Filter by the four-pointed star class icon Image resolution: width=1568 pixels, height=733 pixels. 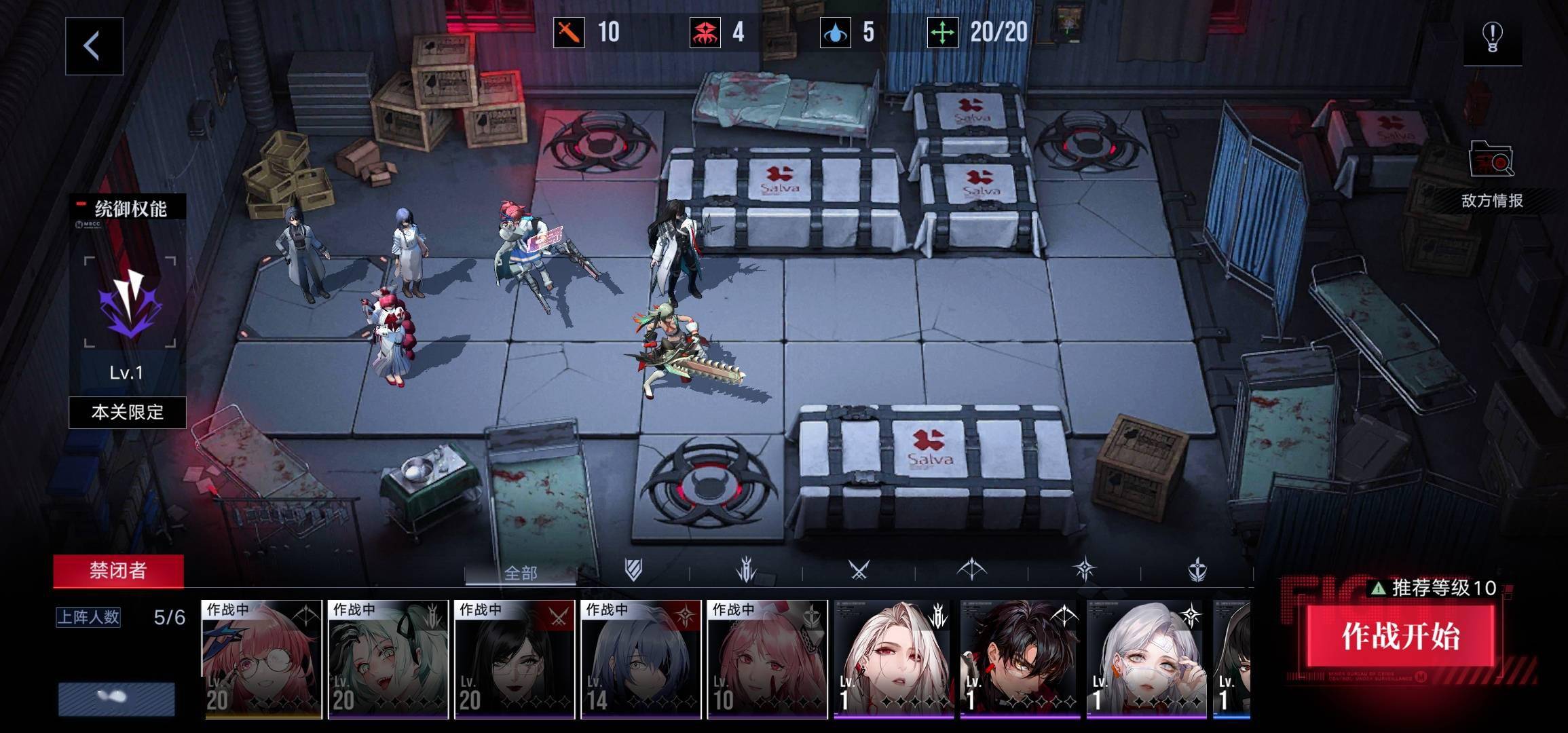point(1084,570)
